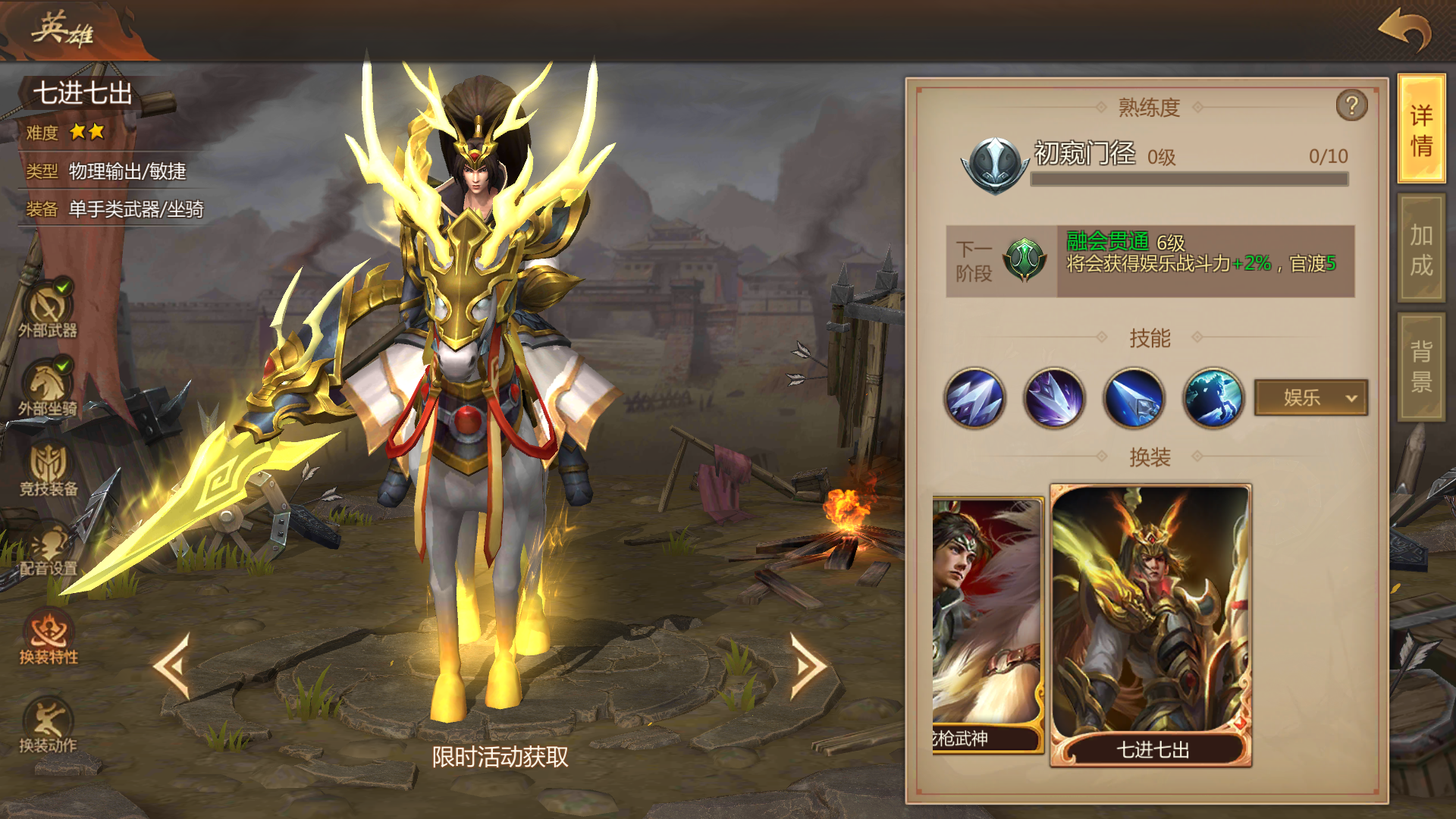View the single spear-tip skill icon
This screenshot has height=819, width=1456.
(x=1134, y=398)
